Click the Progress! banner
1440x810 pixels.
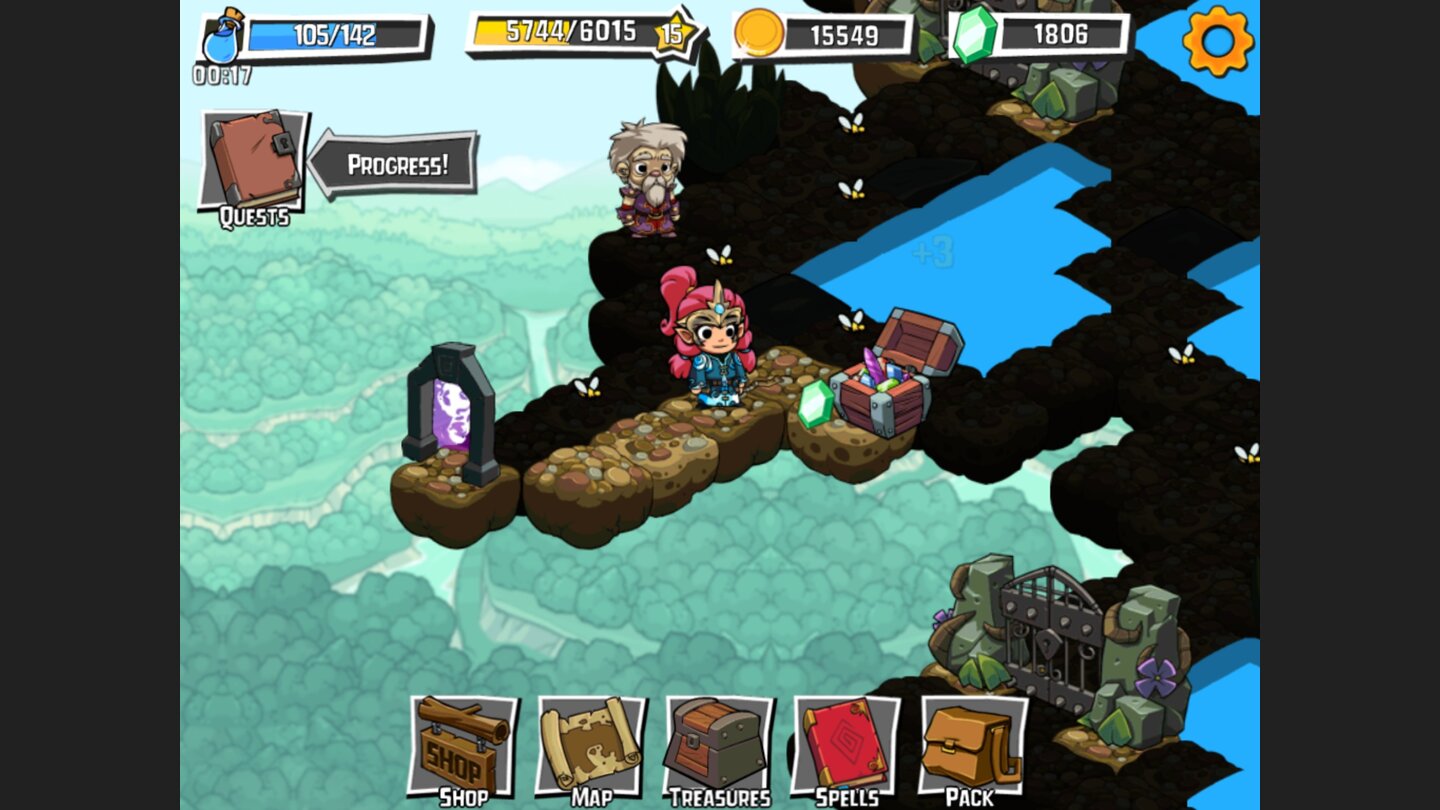398,165
